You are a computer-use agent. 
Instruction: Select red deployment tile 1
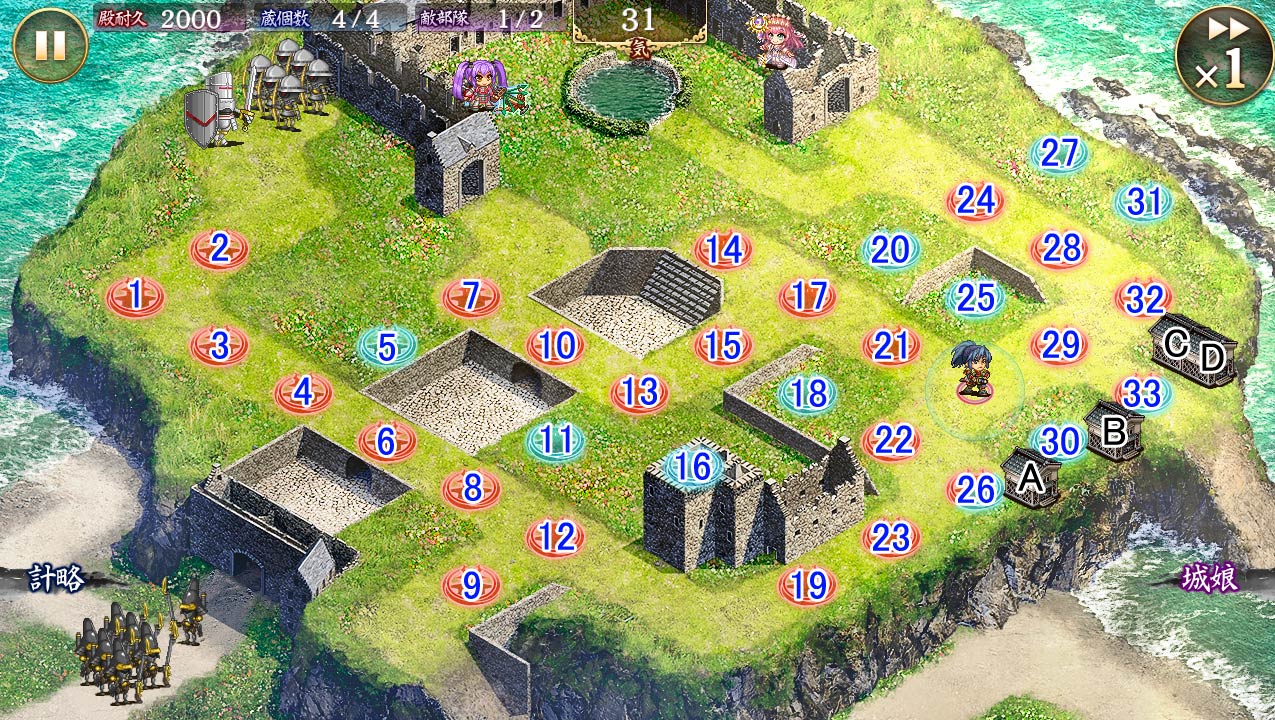[x=135, y=296]
